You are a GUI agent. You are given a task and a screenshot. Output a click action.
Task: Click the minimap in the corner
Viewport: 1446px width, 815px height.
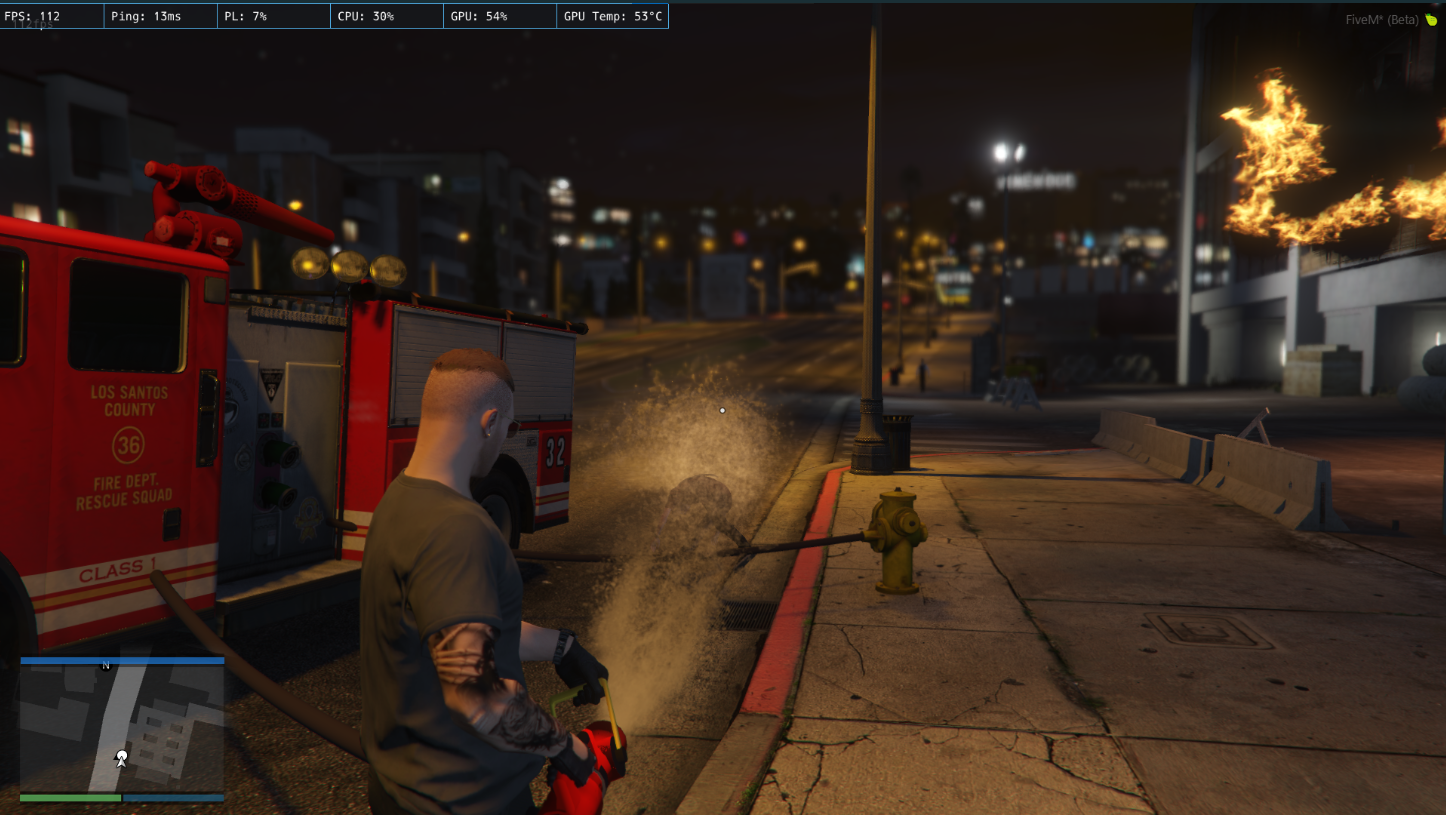[x=122, y=728]
